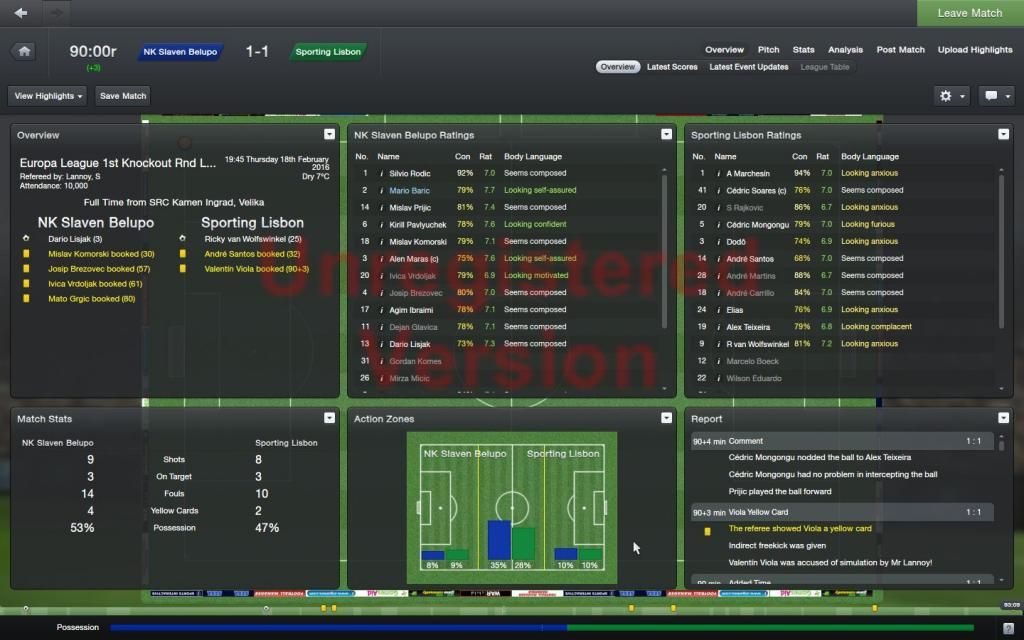Open the Match Stats panel selector arrow
Image resolution: width=1024 pixels, height=640 pixels.
click(x=329, y=419)
